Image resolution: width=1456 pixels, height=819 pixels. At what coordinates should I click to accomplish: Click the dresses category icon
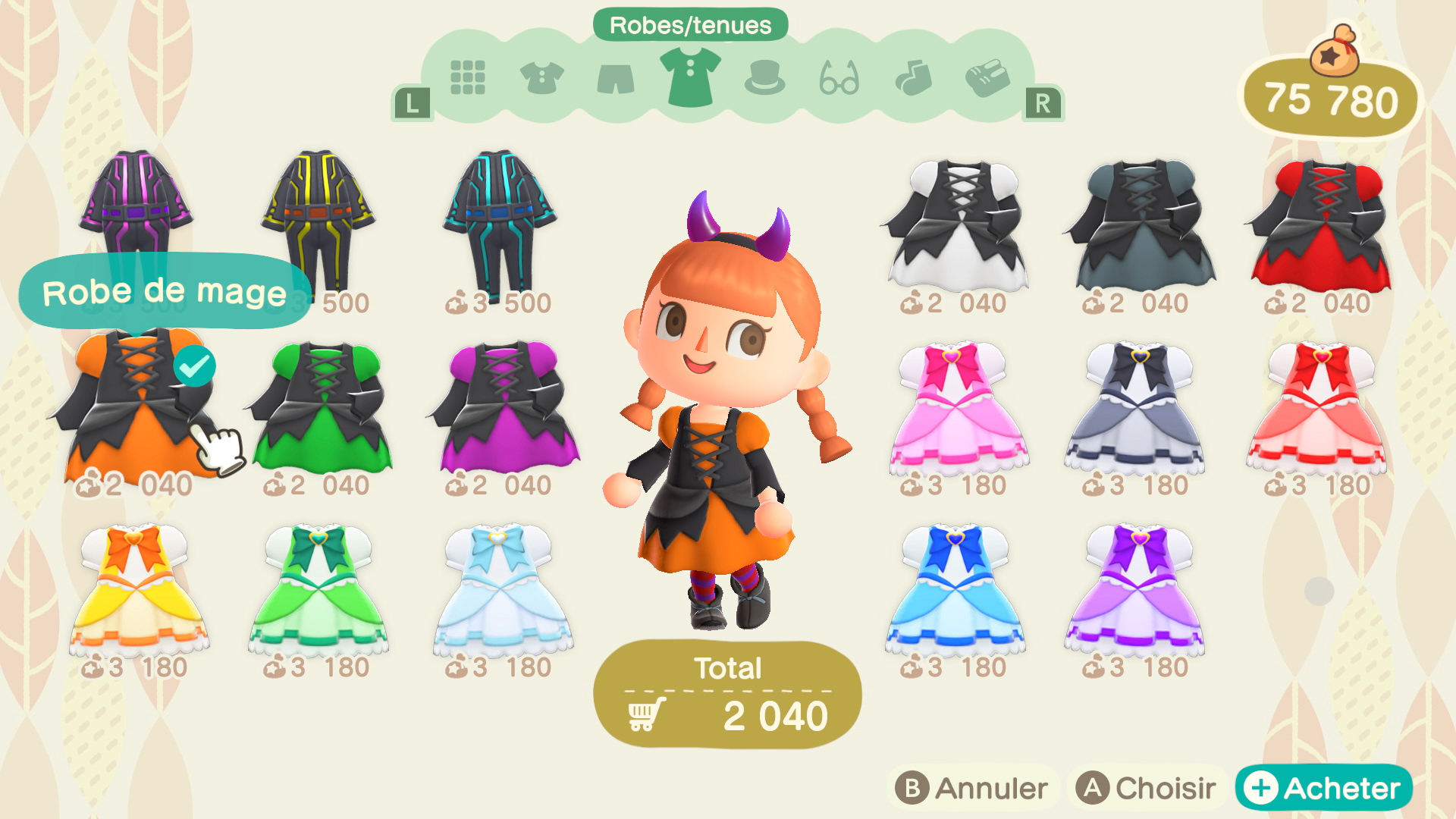690,77
